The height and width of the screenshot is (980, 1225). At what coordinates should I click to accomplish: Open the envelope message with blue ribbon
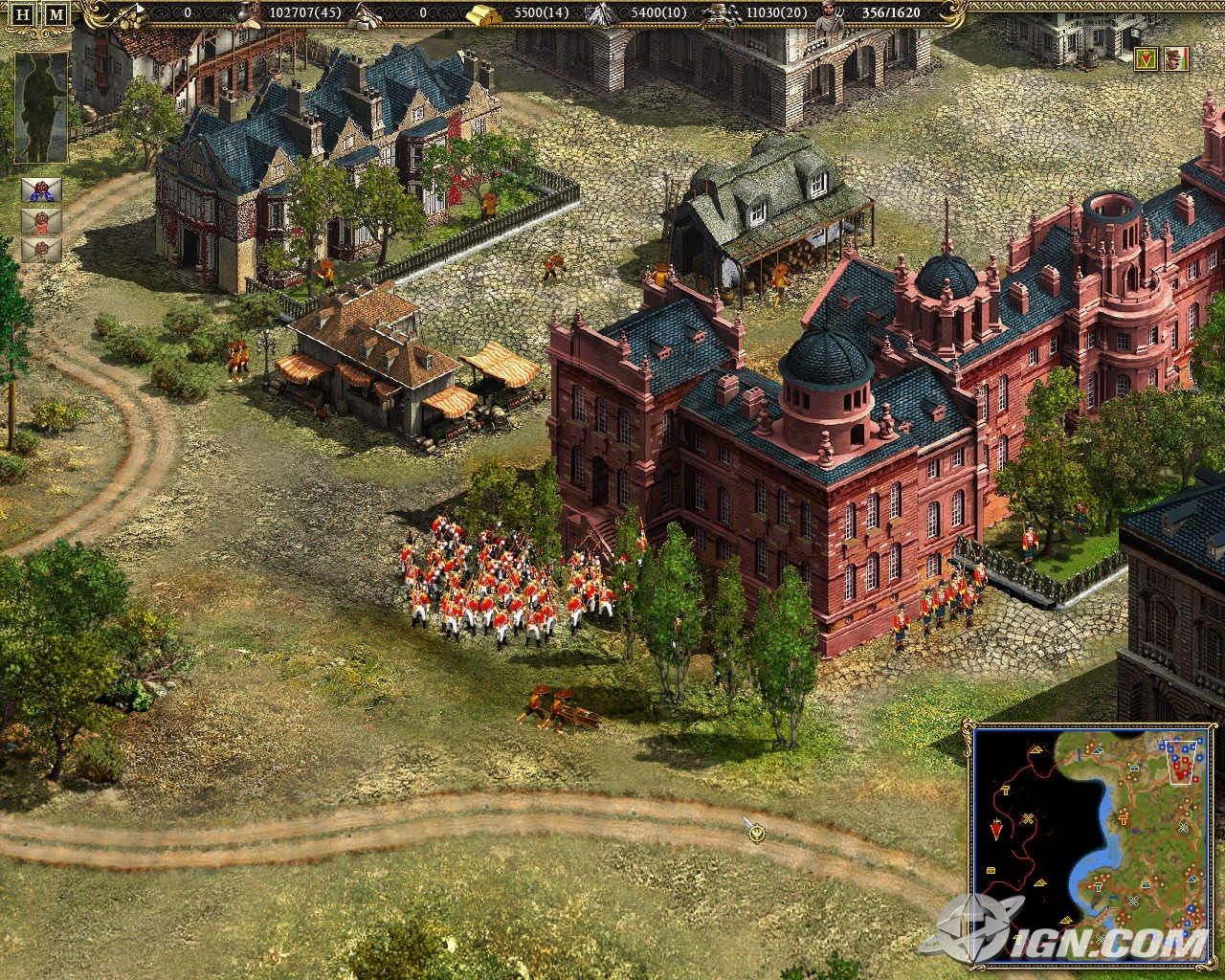click(42, 190)
